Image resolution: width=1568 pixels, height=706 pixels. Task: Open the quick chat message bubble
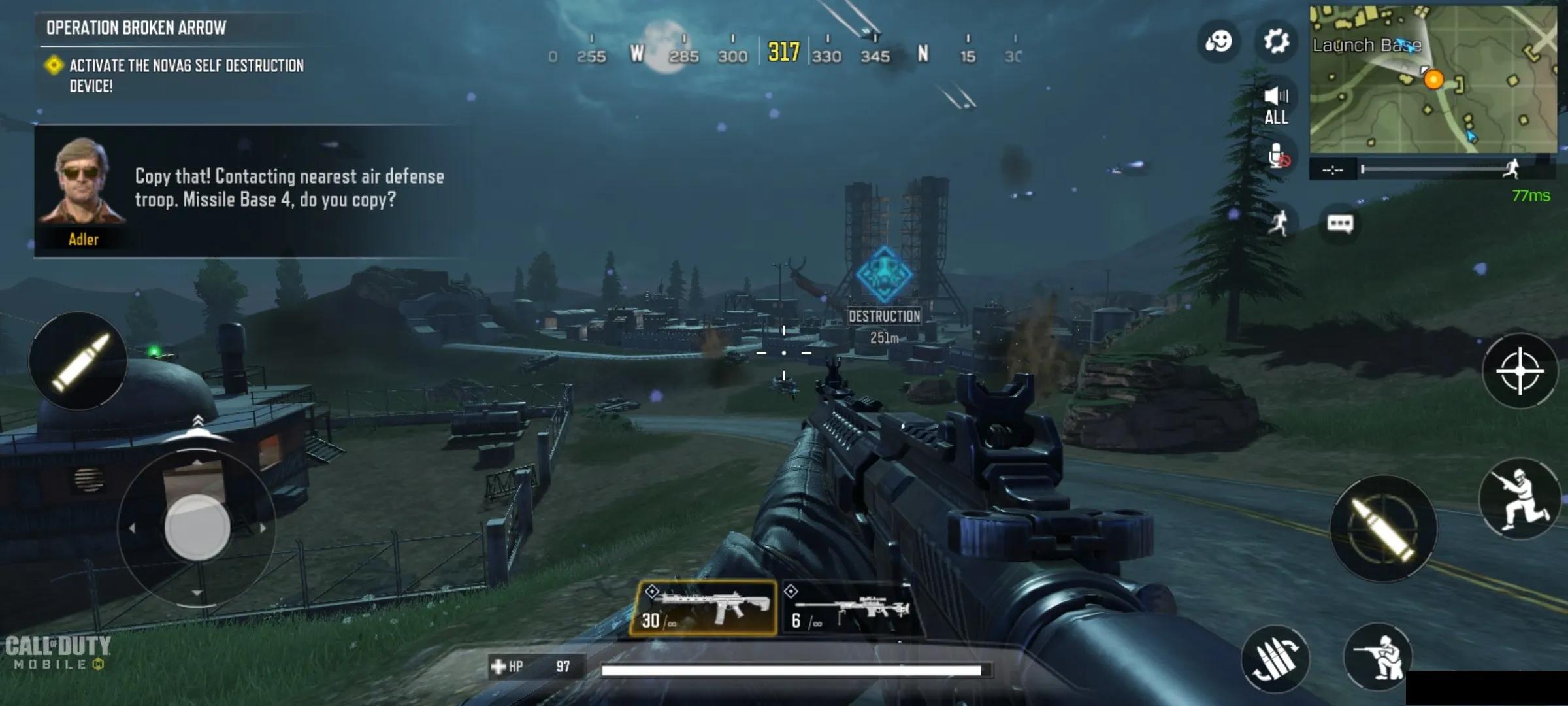[1339, 224]
